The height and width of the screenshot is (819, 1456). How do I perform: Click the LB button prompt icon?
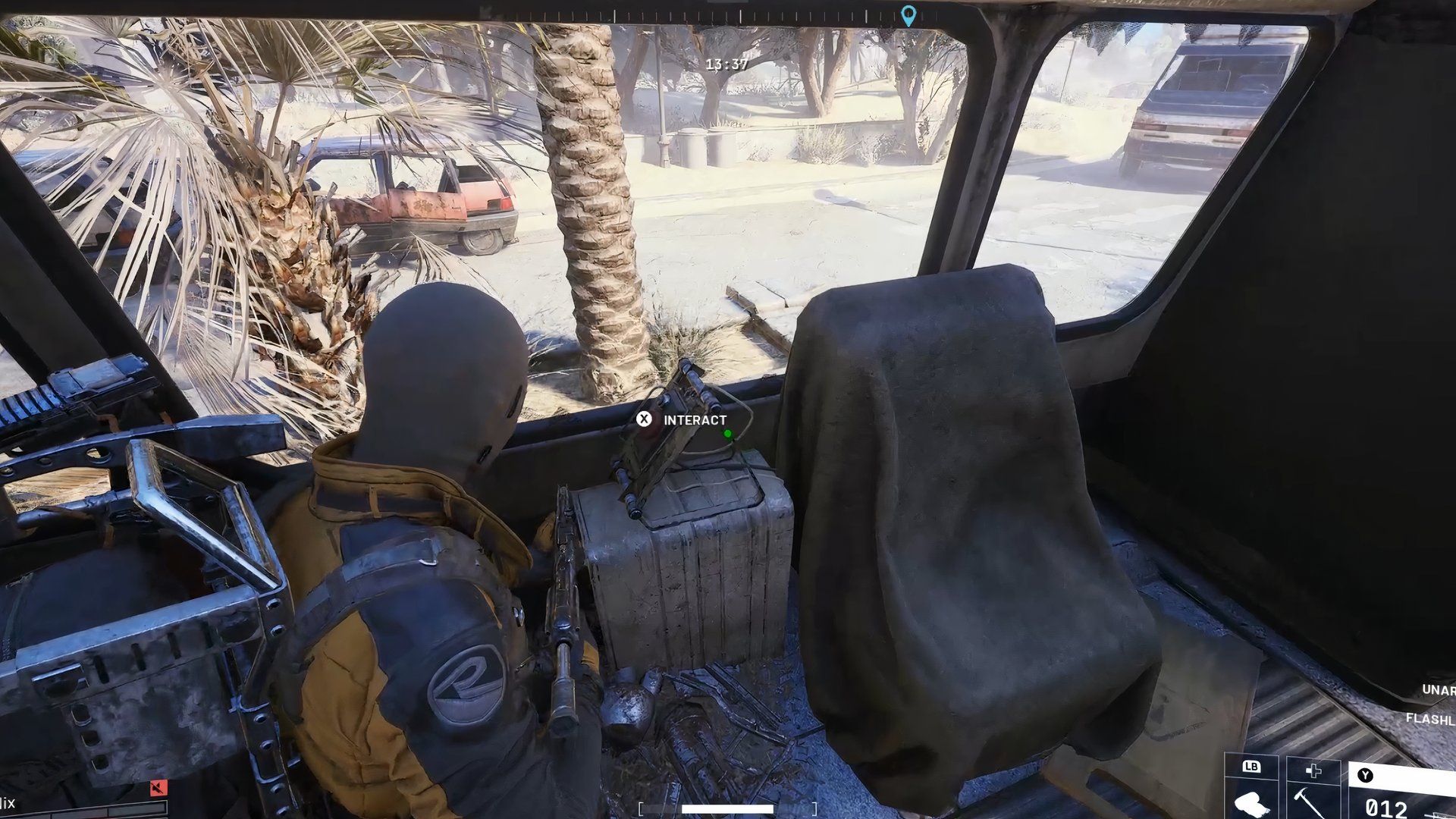coord(1251,768)
